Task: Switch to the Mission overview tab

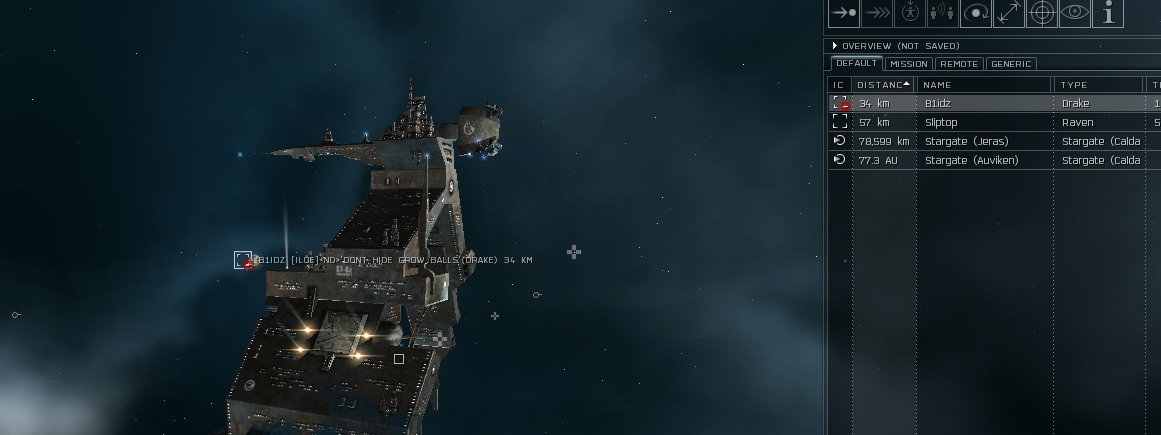Action: [908, 64]
